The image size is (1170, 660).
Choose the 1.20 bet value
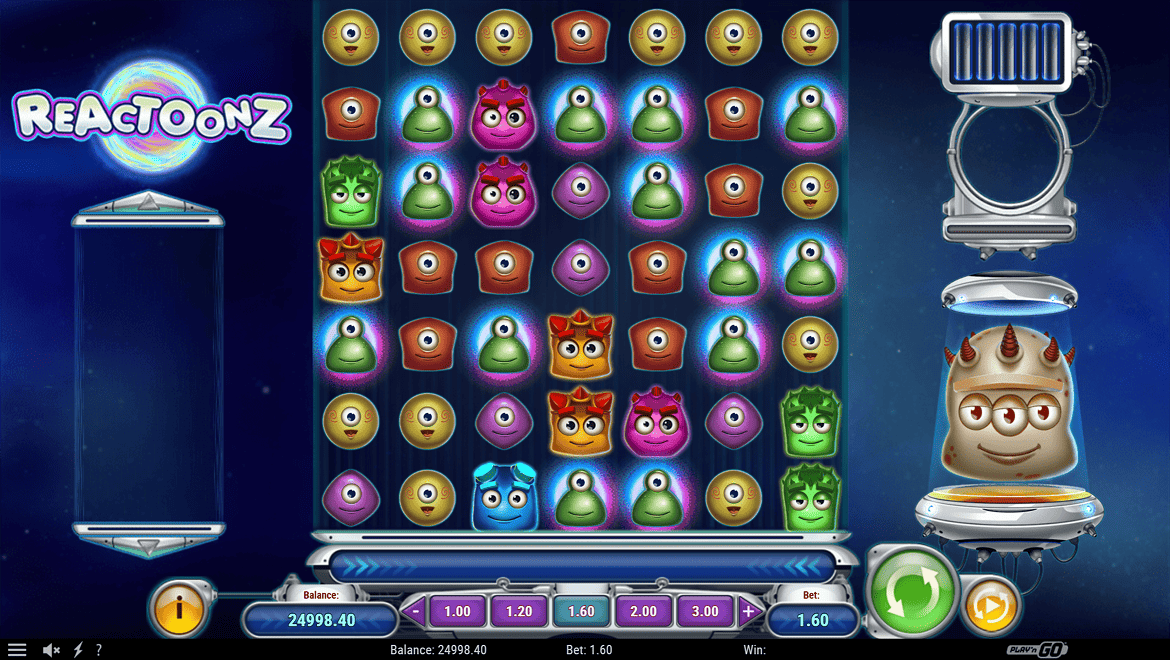(x=519, y=611)
